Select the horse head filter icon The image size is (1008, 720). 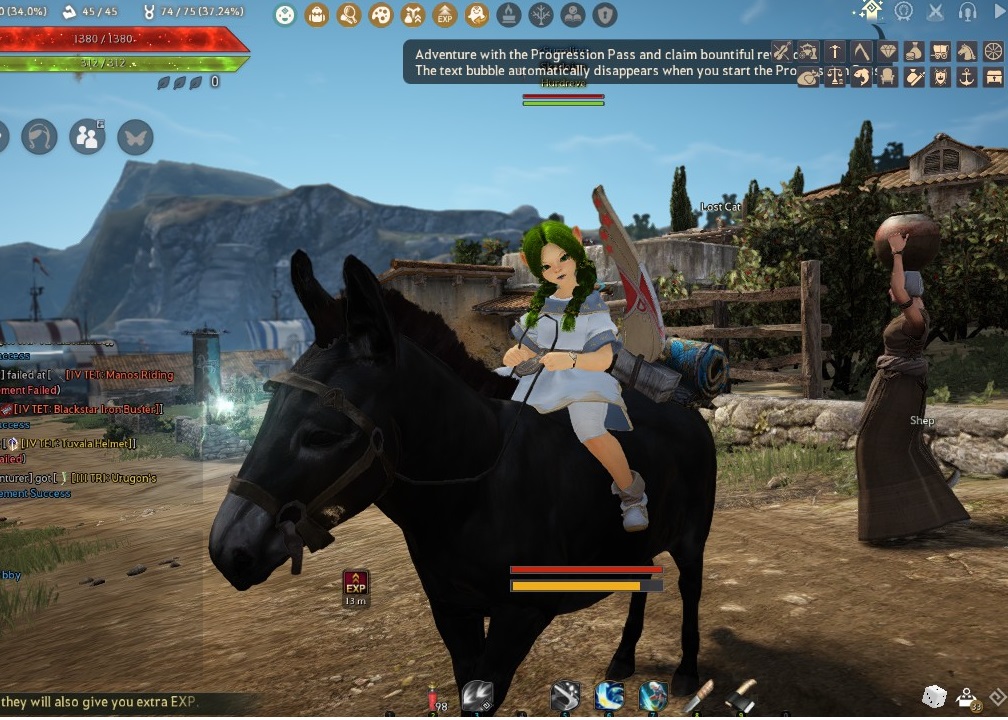point(966,51)
